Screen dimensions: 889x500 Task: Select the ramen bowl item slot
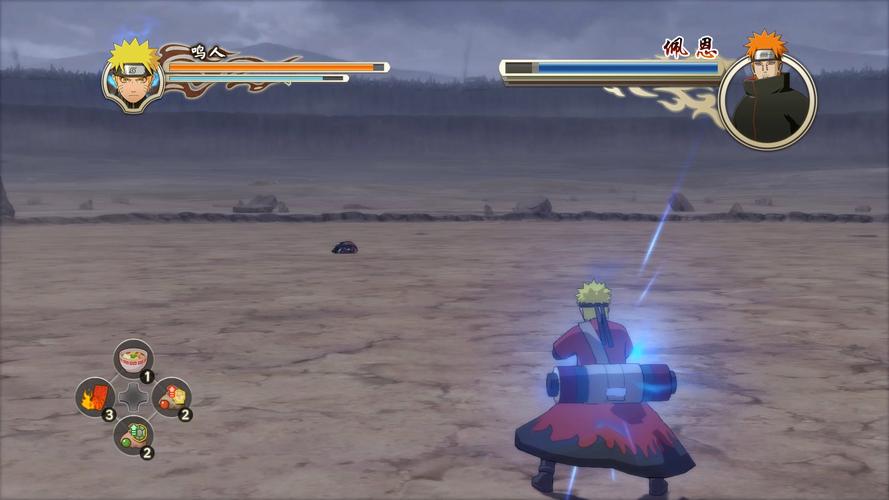tap(133, 358)
